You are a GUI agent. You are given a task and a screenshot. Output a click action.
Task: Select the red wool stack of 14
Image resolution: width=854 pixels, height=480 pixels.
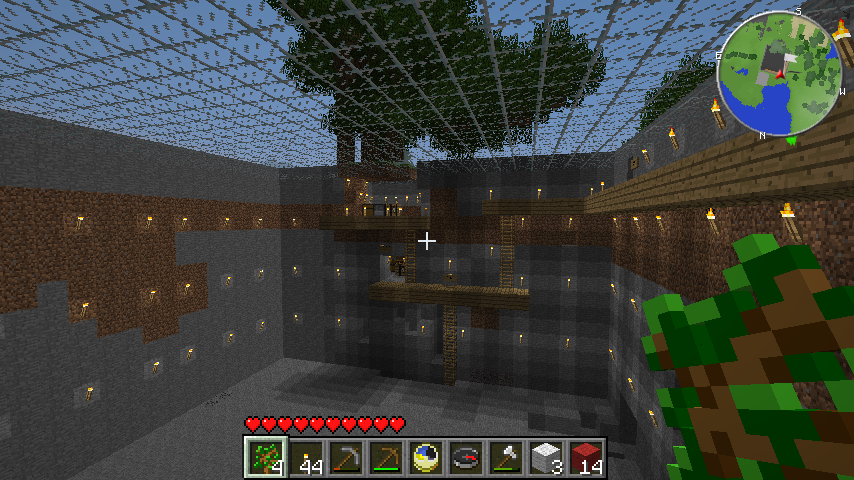(x=586, y=457)
